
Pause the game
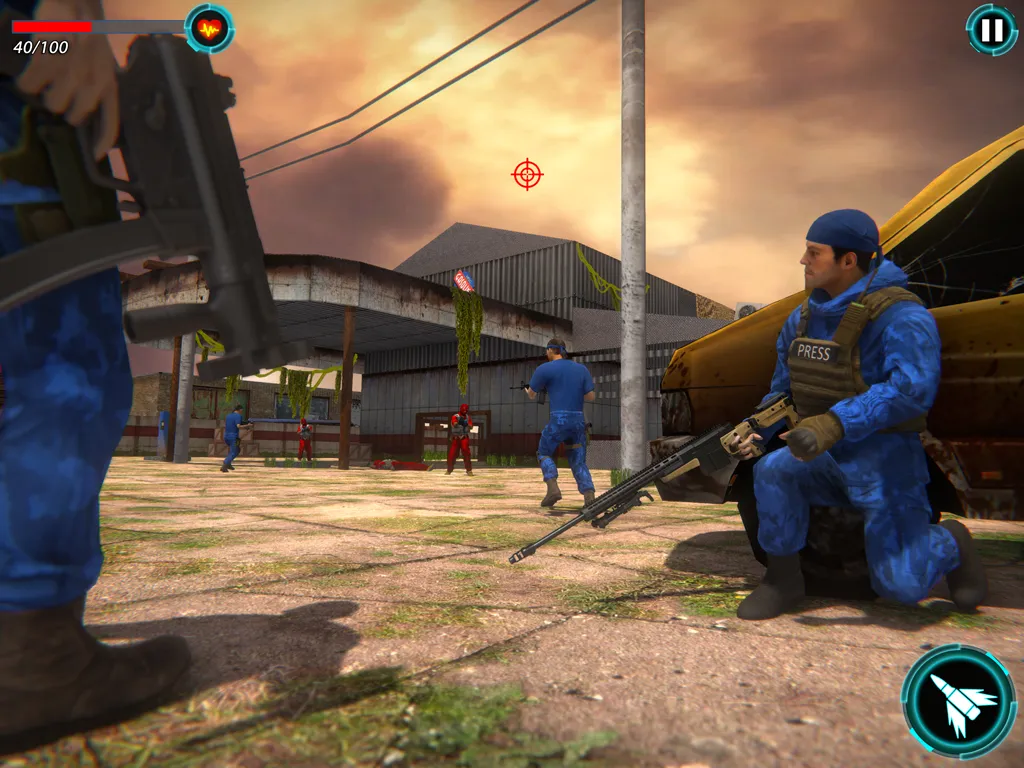(x=991, y=30)
